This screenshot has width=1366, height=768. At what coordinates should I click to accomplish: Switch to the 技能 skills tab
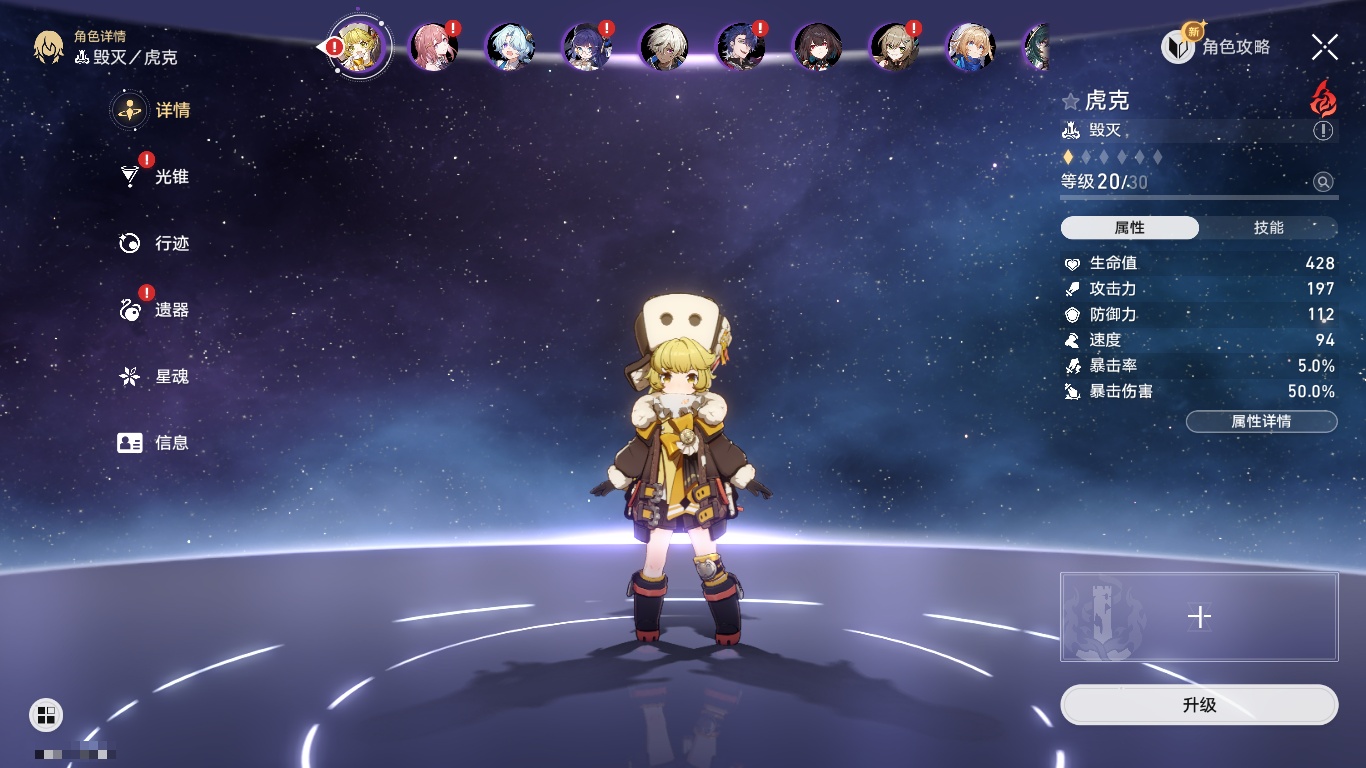pos(1268,228)
